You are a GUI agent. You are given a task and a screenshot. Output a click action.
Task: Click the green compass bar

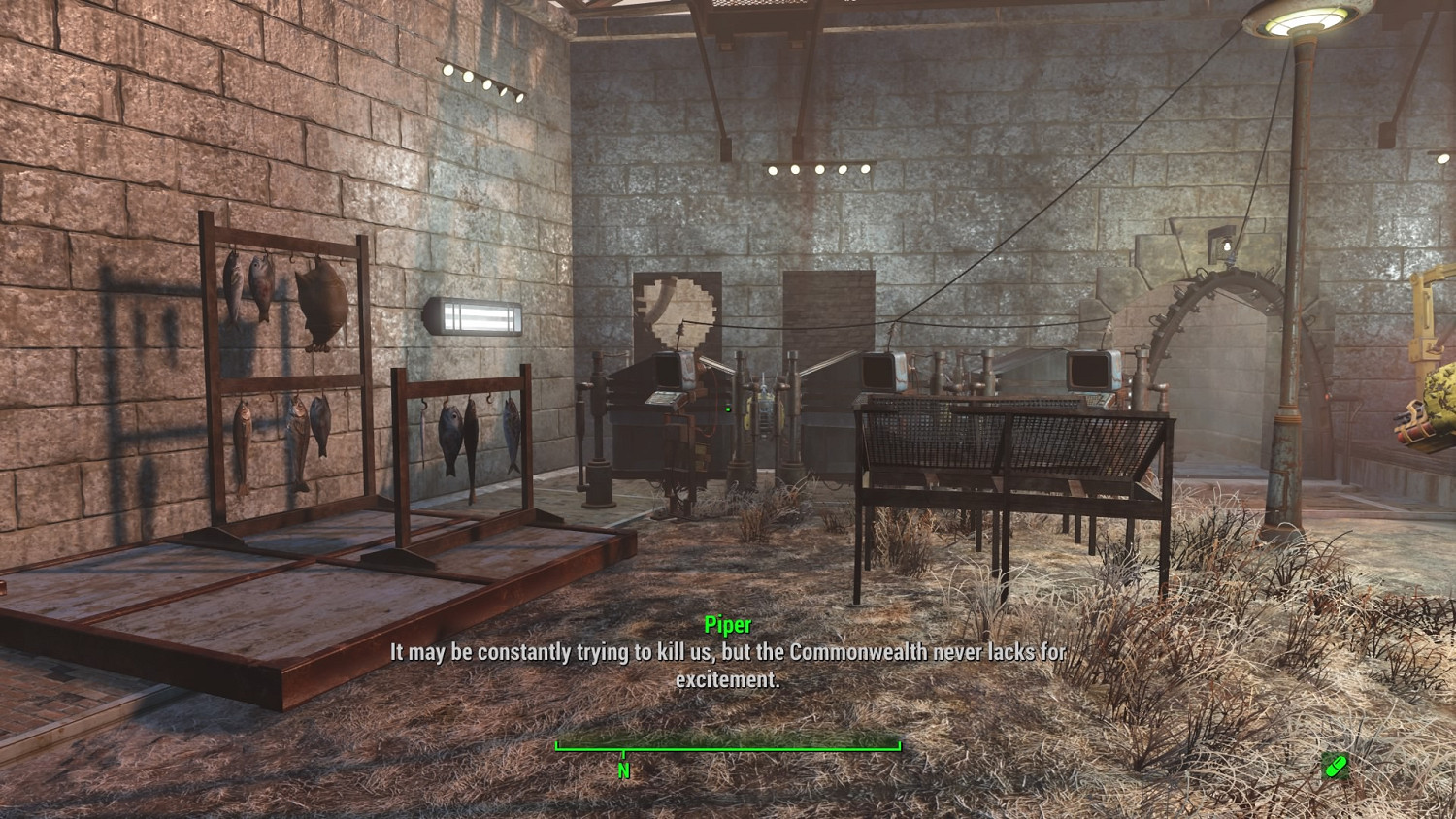click(728, 747)
